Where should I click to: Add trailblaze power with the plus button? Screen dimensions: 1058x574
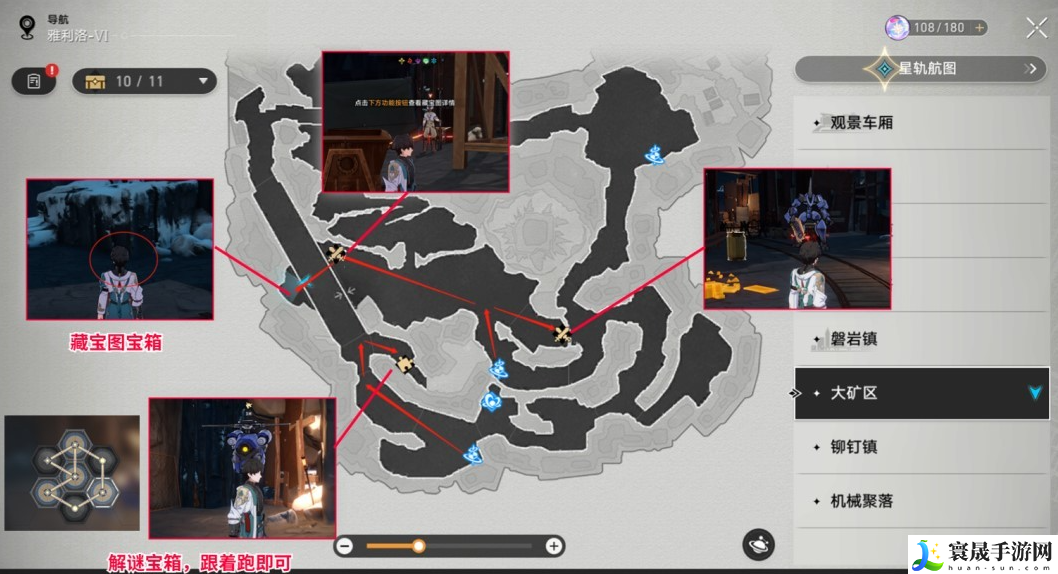click(x=979, y=28)
